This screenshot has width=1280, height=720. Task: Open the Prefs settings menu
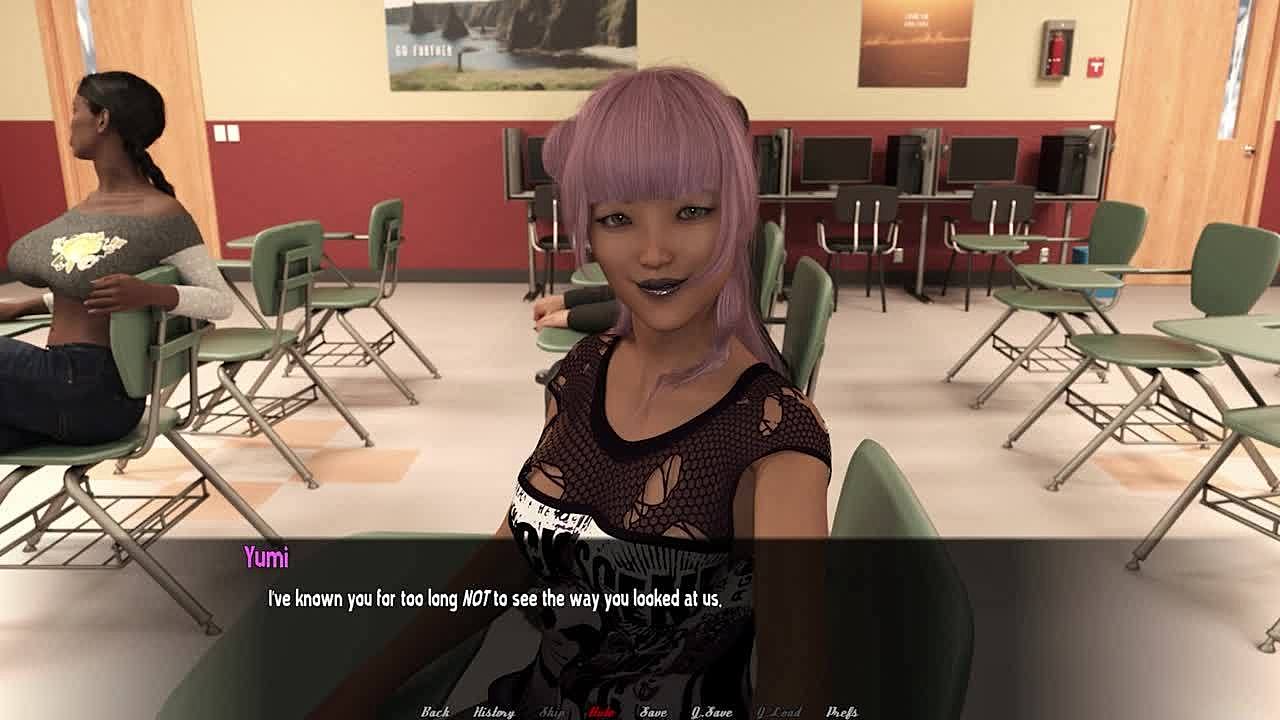point(842,712)
